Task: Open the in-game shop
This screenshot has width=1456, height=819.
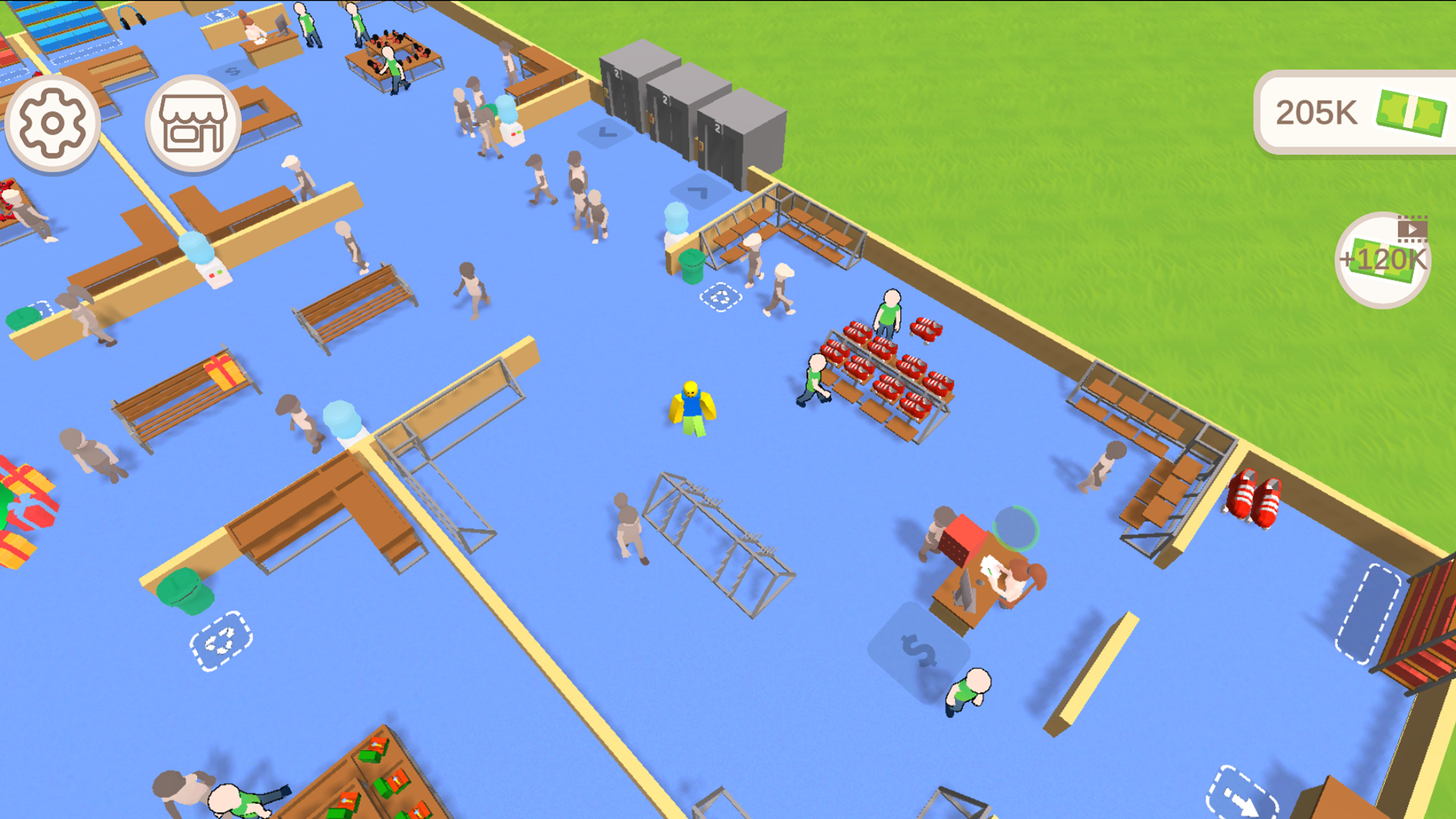Action: tap(193, 124)
